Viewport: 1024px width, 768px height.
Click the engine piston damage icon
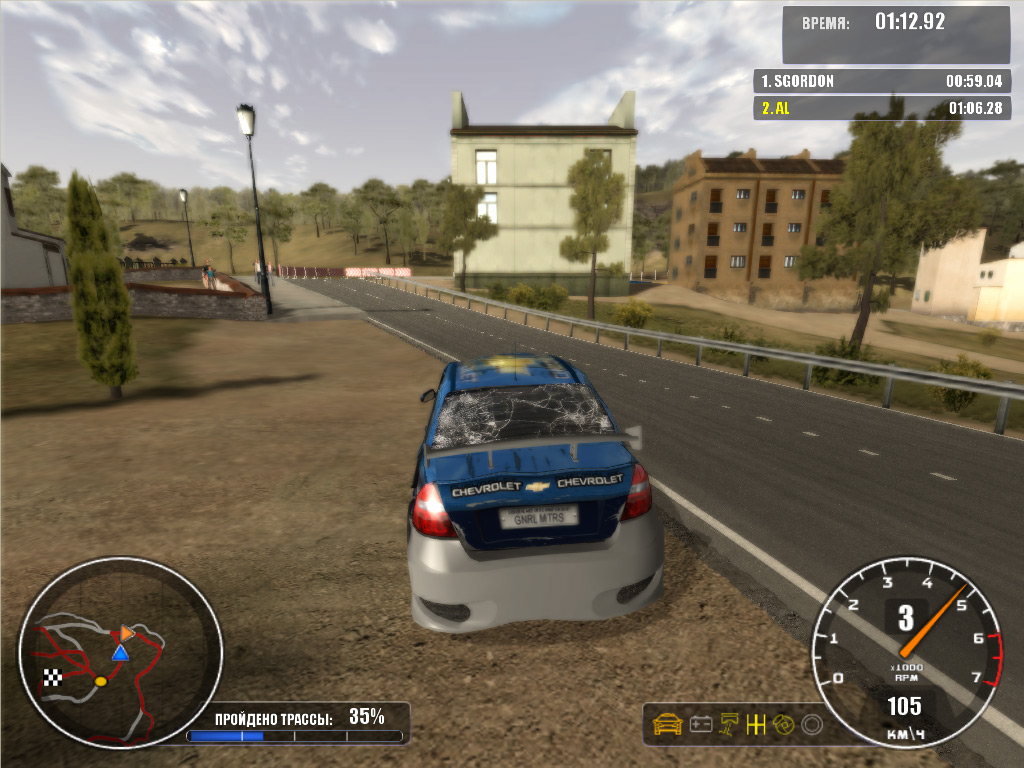[729, 723]
